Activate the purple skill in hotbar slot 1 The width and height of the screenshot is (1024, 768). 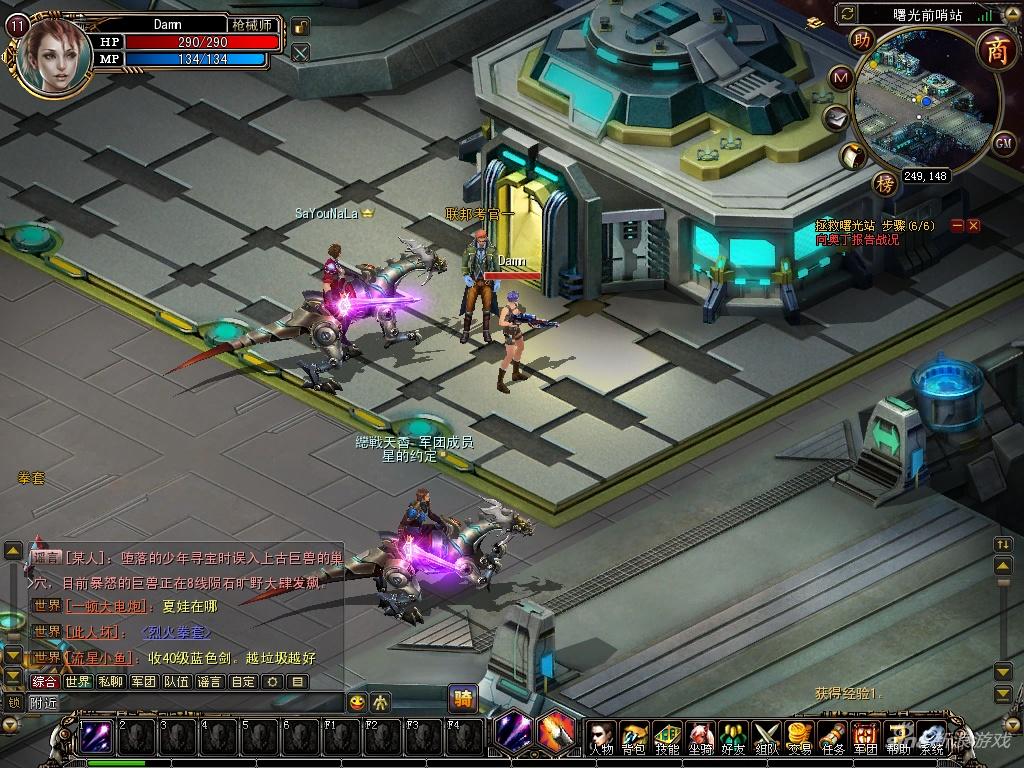[97, 736]
